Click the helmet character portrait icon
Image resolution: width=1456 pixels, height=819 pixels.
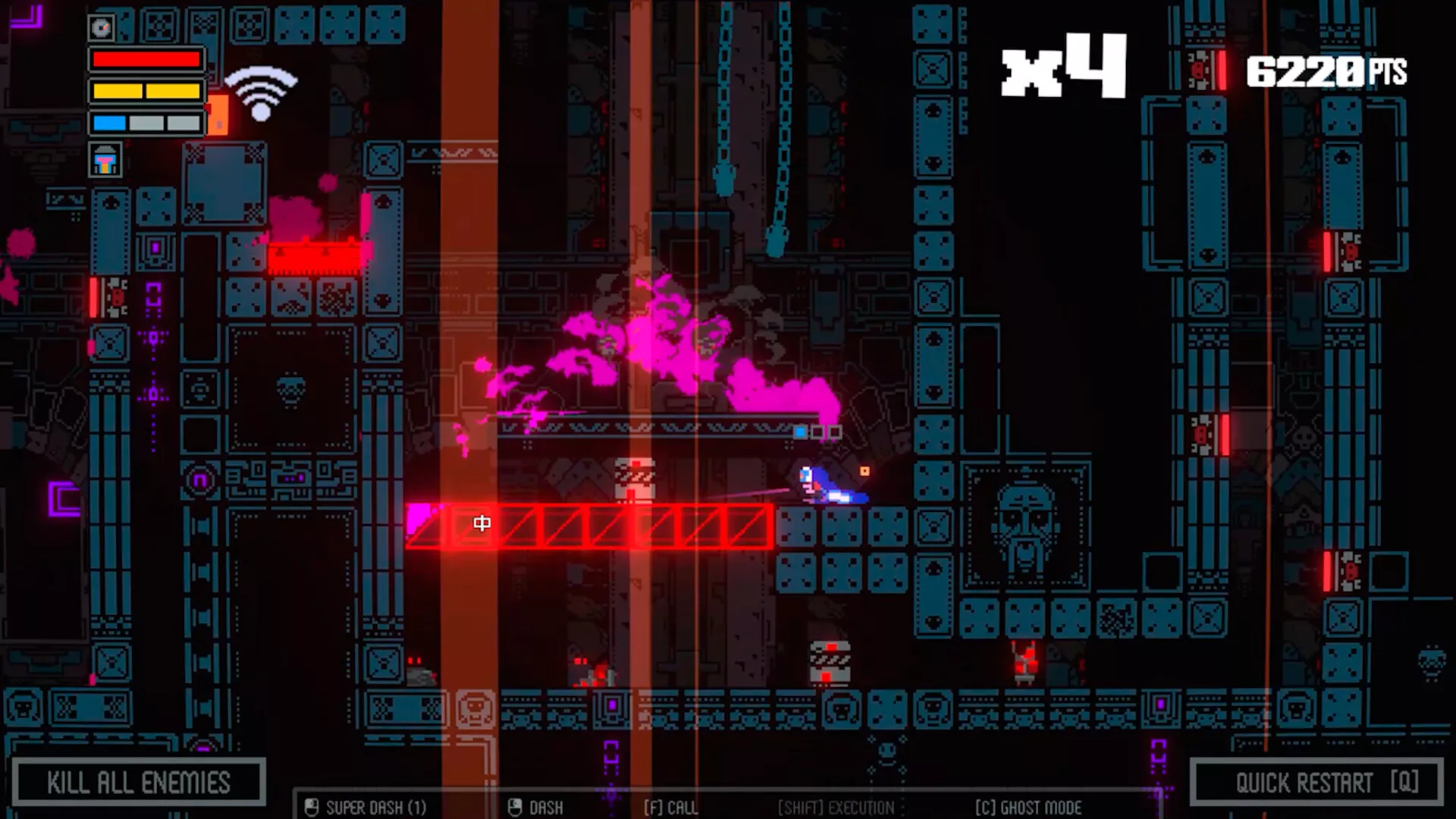coord(105,160)
